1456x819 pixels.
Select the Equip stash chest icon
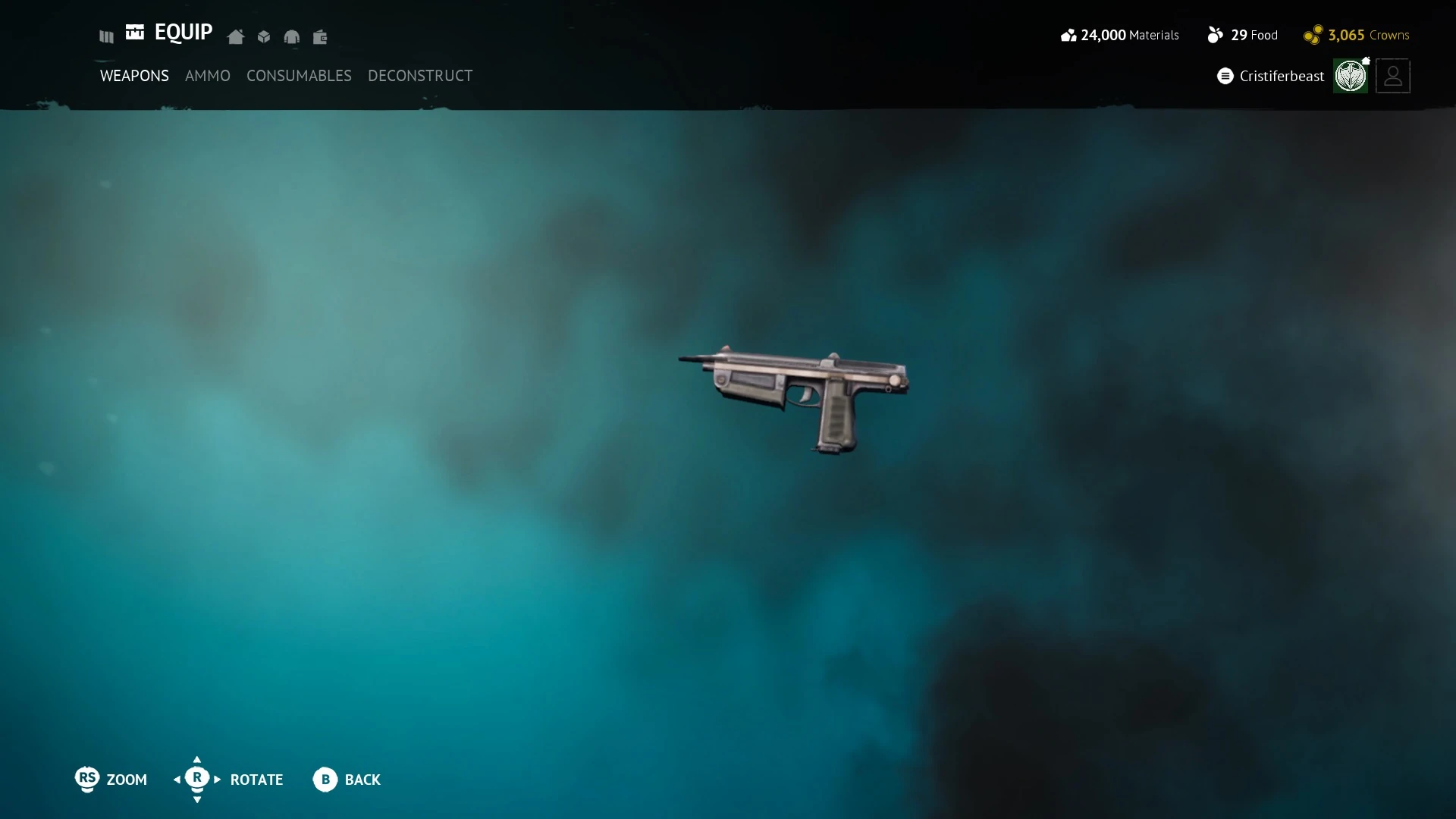click(135, 33)
